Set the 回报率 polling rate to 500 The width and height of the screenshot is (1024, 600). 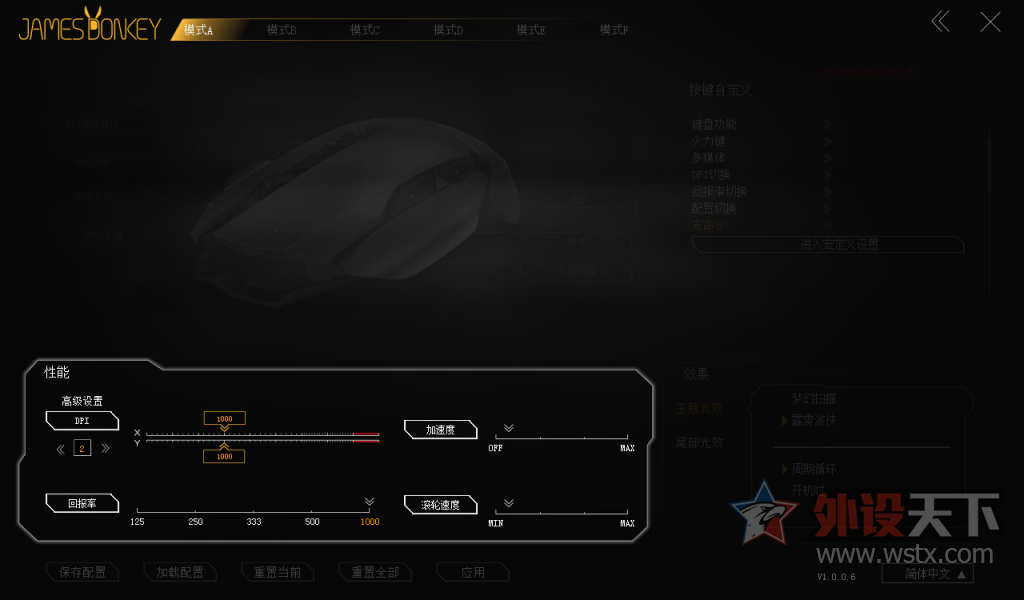coord(312,513)
